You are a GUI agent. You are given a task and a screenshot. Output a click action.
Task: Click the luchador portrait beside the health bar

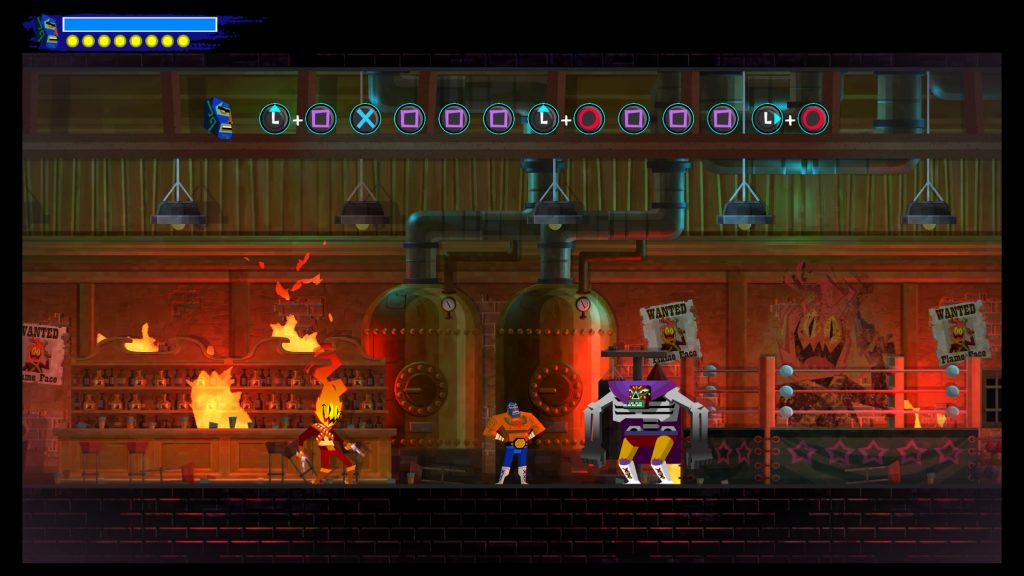click(x=46, y=30)
